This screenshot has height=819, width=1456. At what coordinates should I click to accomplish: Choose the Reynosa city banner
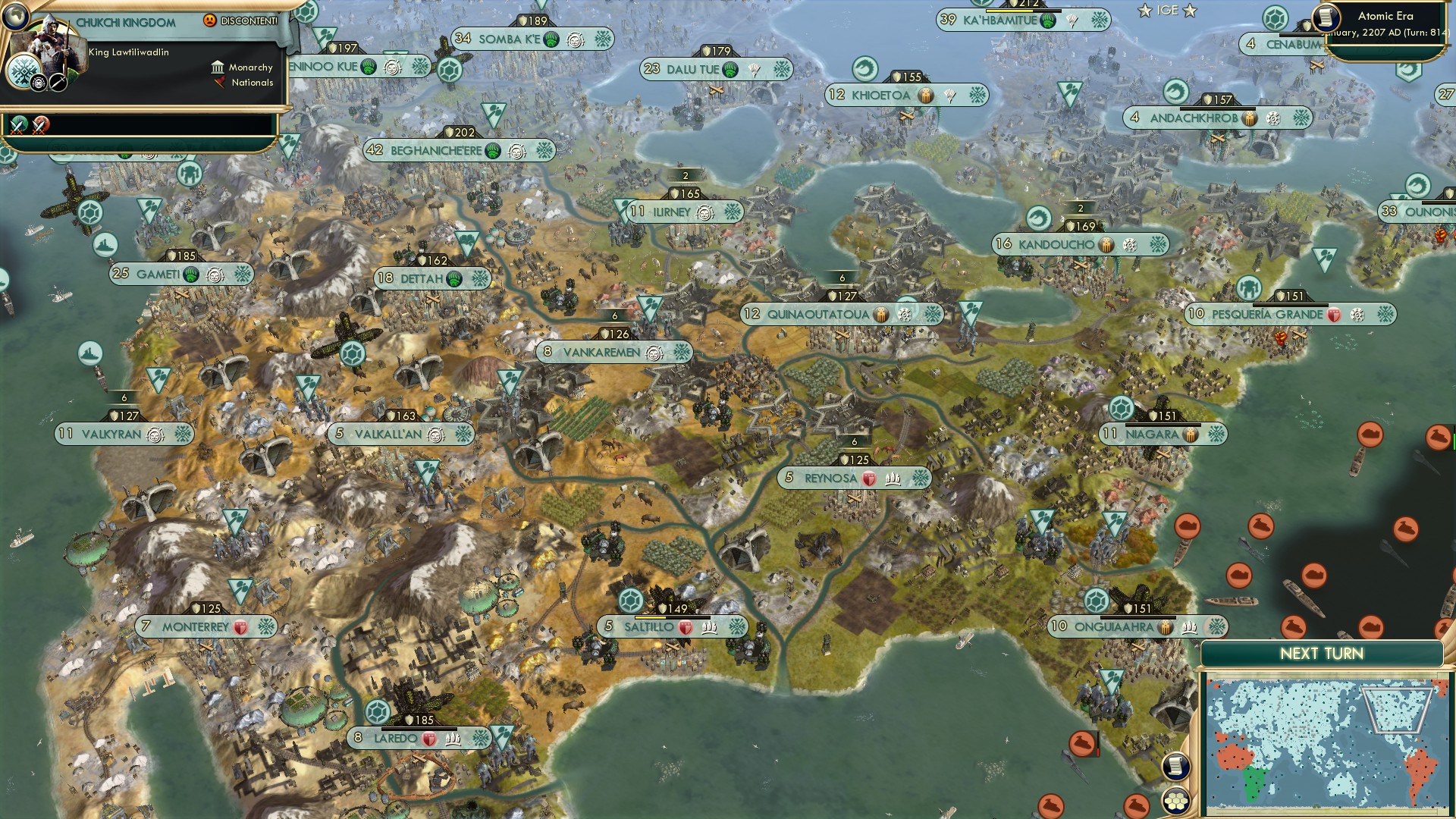click(830, 479)
